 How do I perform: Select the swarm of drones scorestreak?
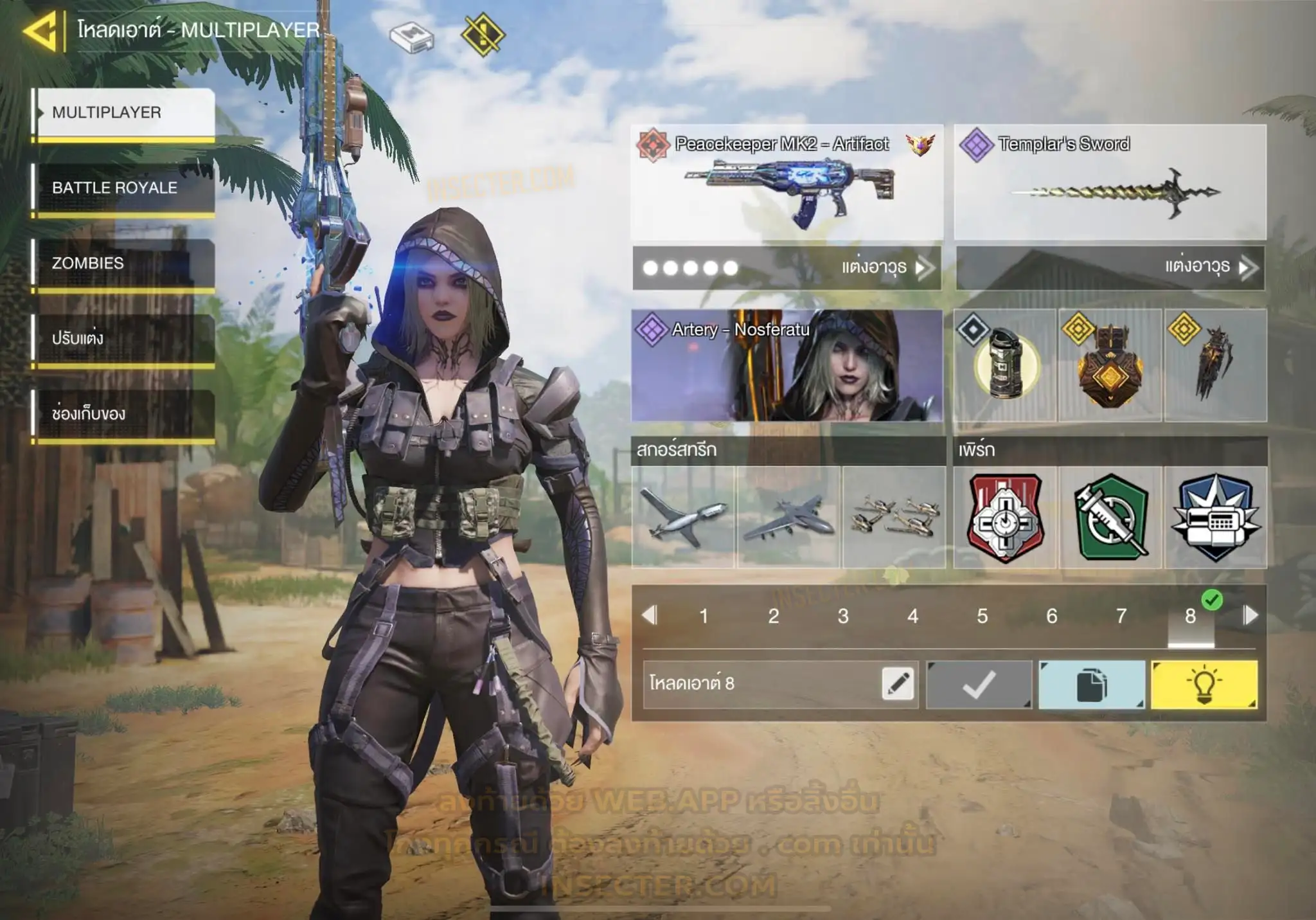point(894,517)
